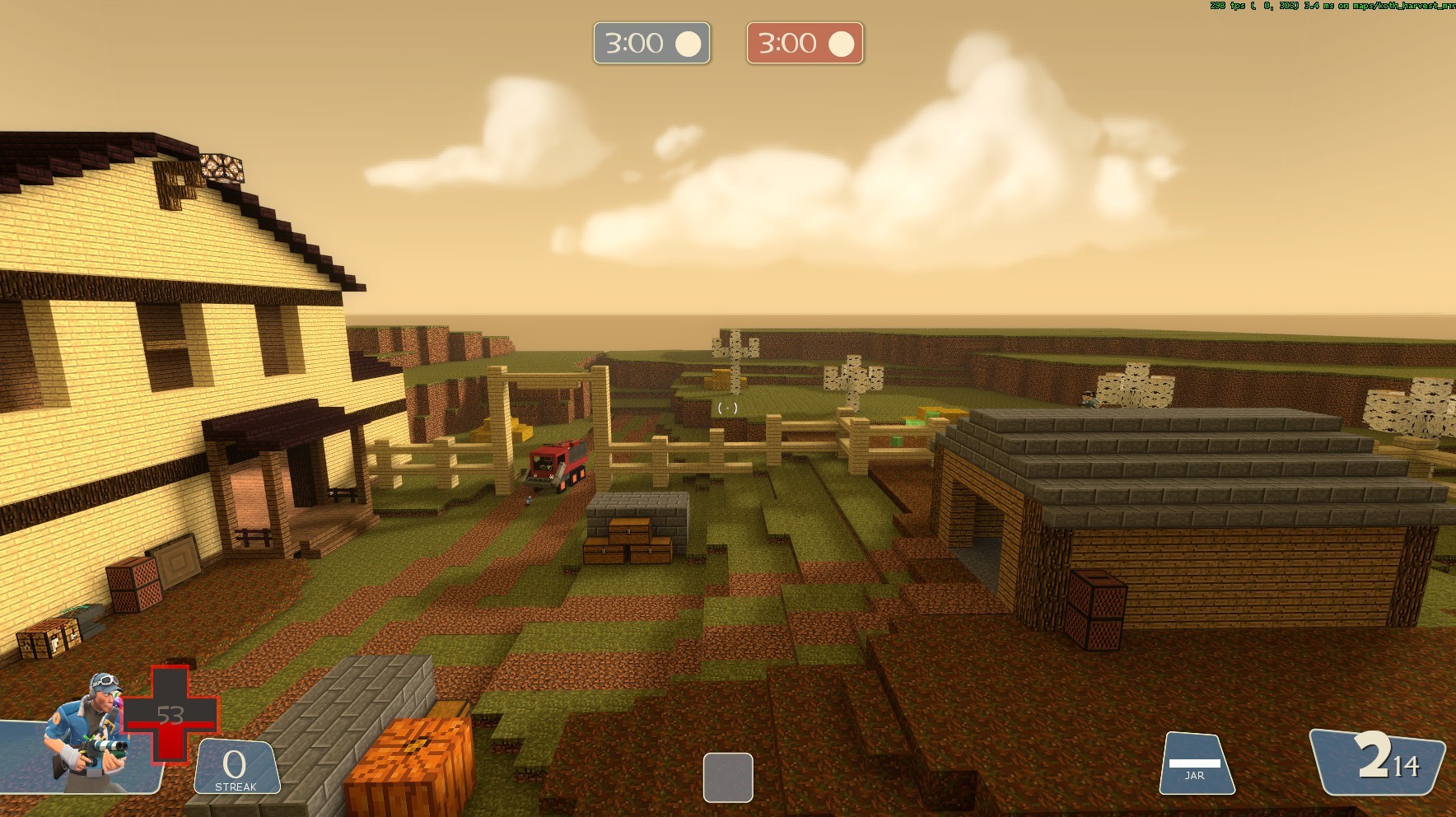The image size is (1456, 817).
Task: Click the RED team round timer circle
Action: (842, 44)
